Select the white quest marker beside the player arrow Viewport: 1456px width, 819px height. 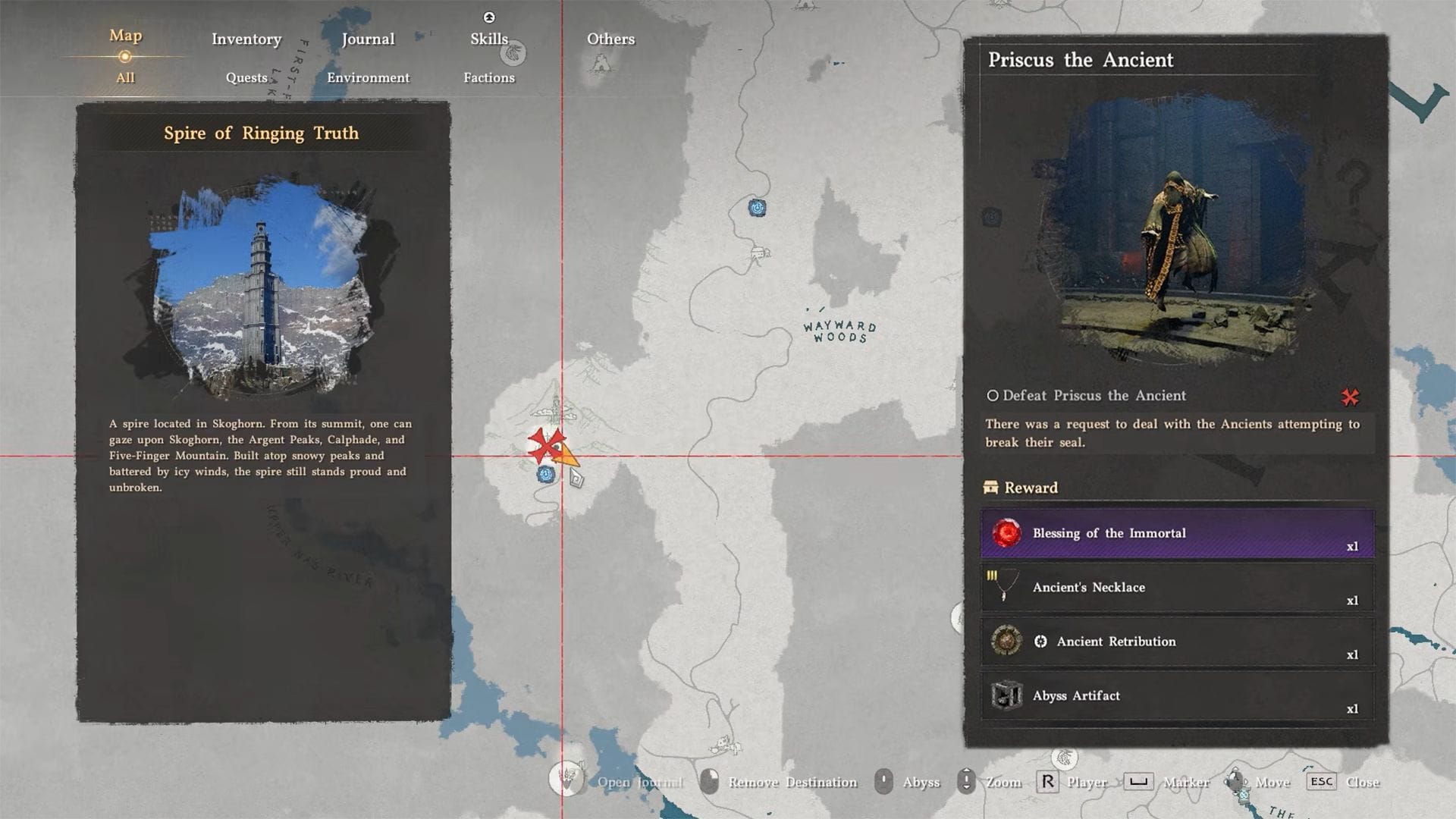(576, 476)
